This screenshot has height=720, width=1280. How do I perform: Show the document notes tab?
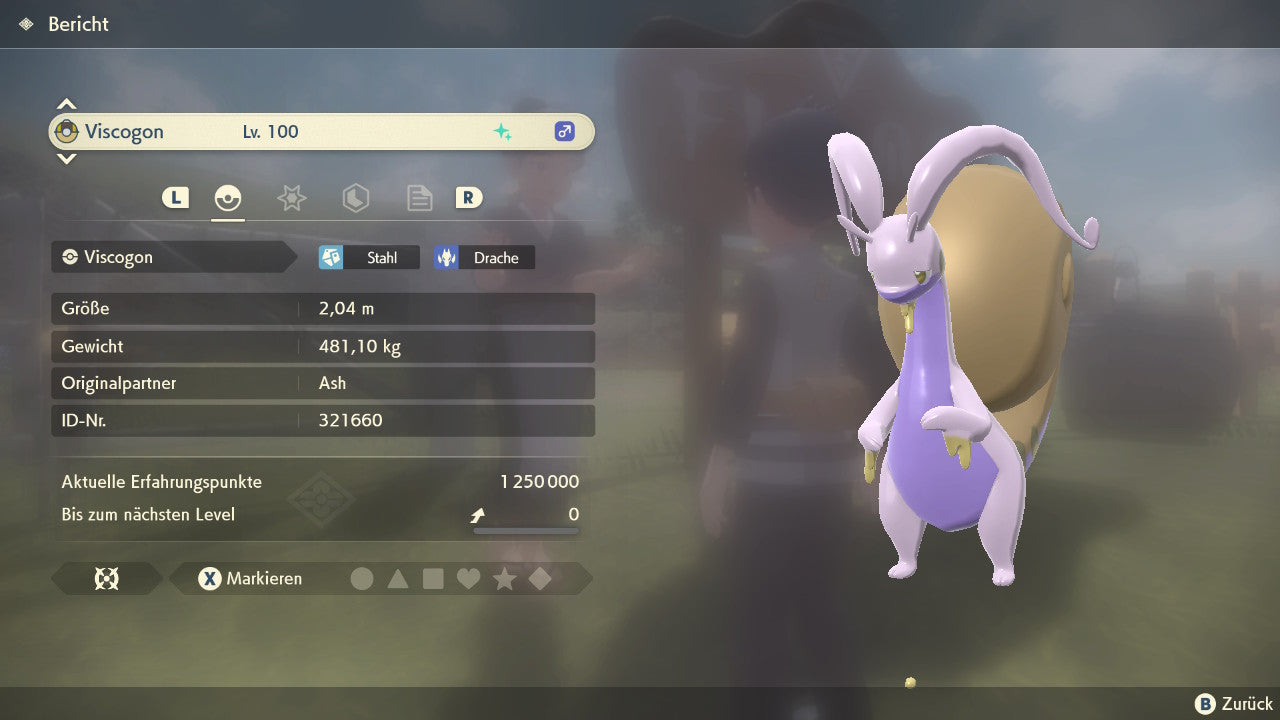tap(419, 198)
